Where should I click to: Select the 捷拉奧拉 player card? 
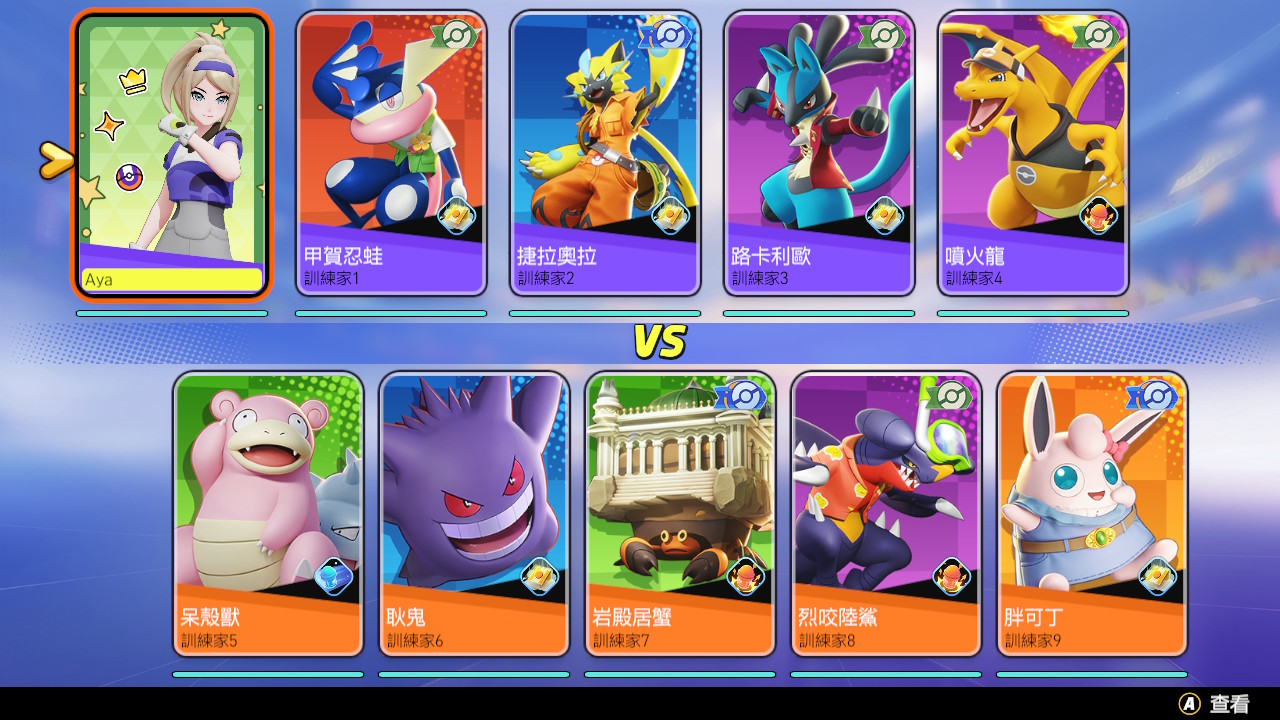605,153
